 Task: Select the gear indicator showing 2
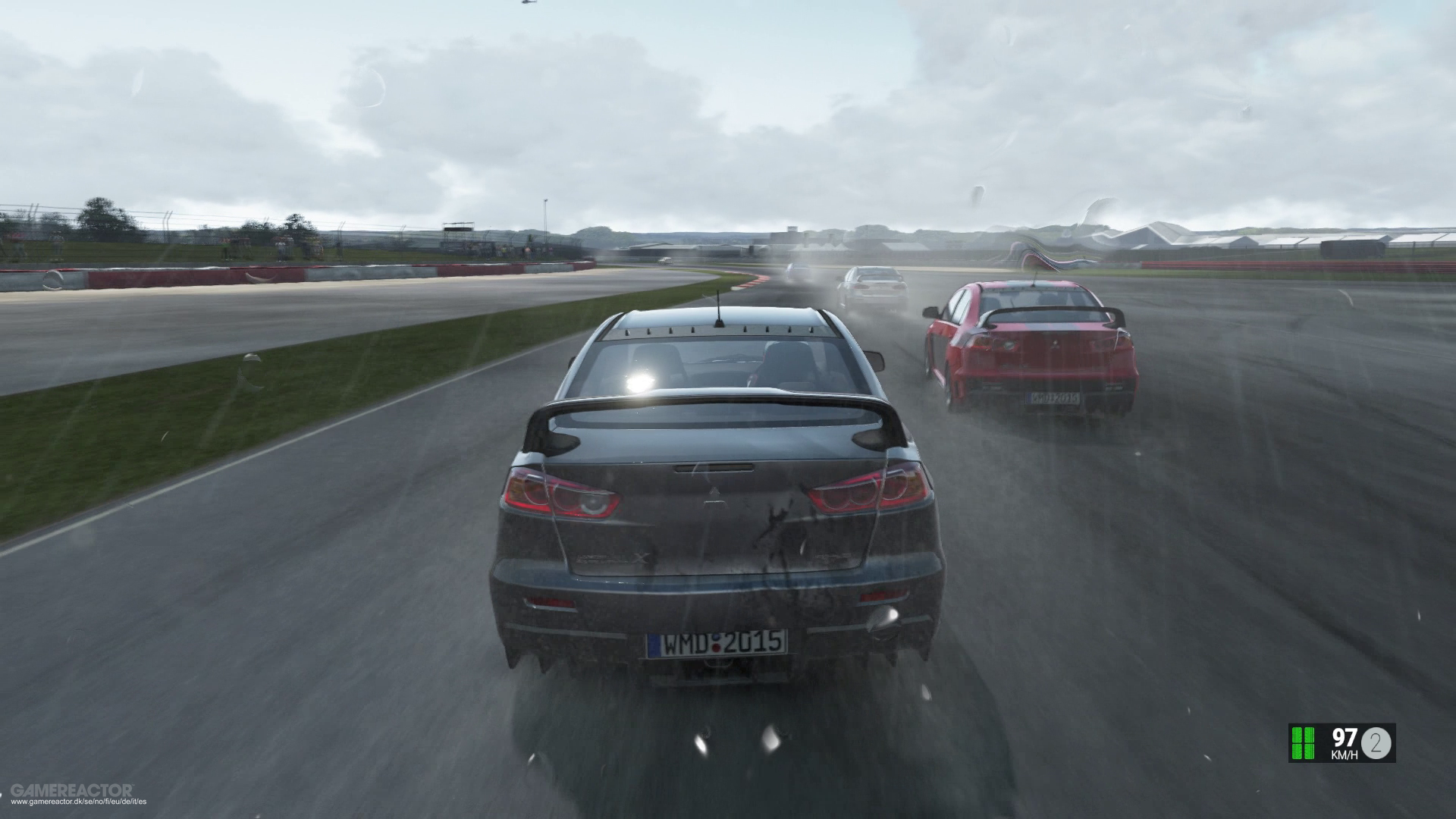(x=1376, y=742)
